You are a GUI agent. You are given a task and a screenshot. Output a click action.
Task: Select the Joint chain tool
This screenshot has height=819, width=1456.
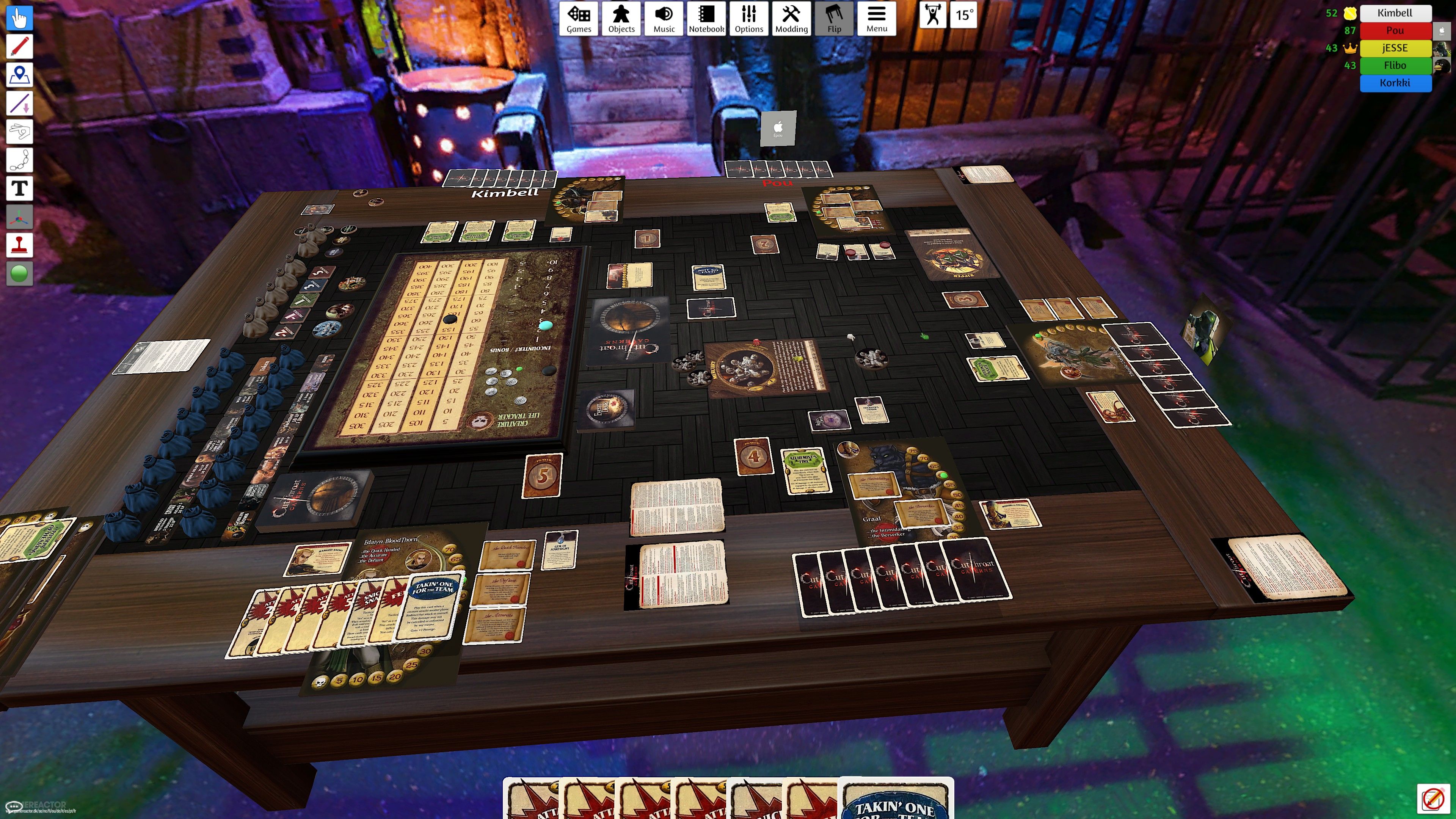coord(19,160)
